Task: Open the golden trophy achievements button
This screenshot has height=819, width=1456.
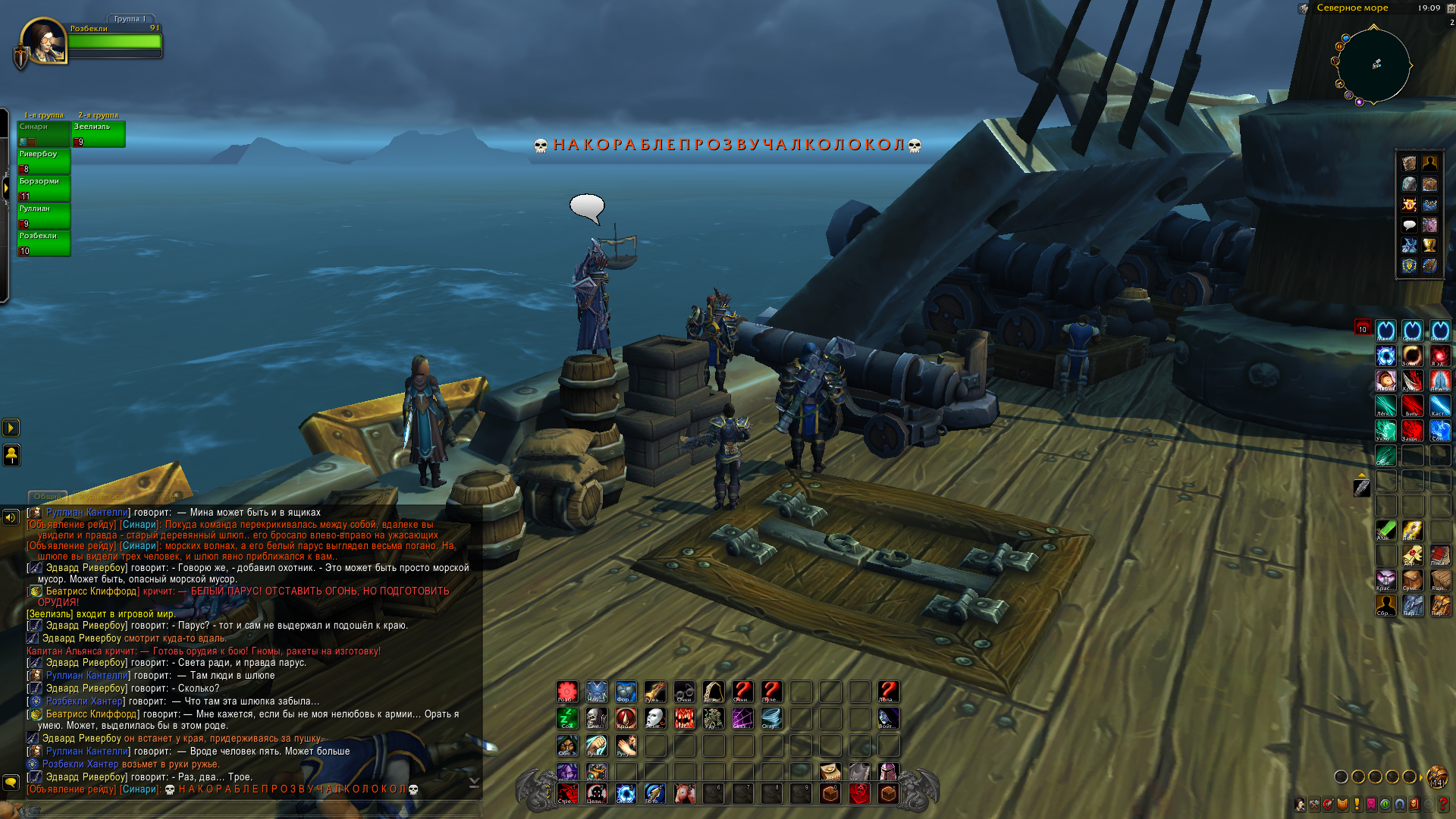Action: tap(1429, 245)
